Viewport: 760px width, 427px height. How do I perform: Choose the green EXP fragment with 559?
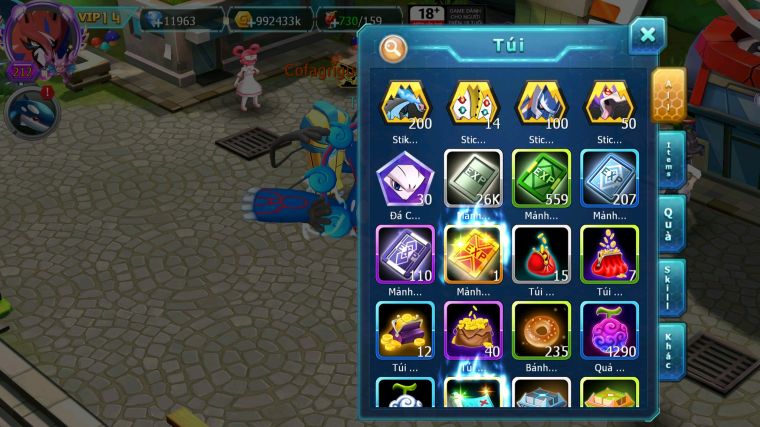point(541,180)
